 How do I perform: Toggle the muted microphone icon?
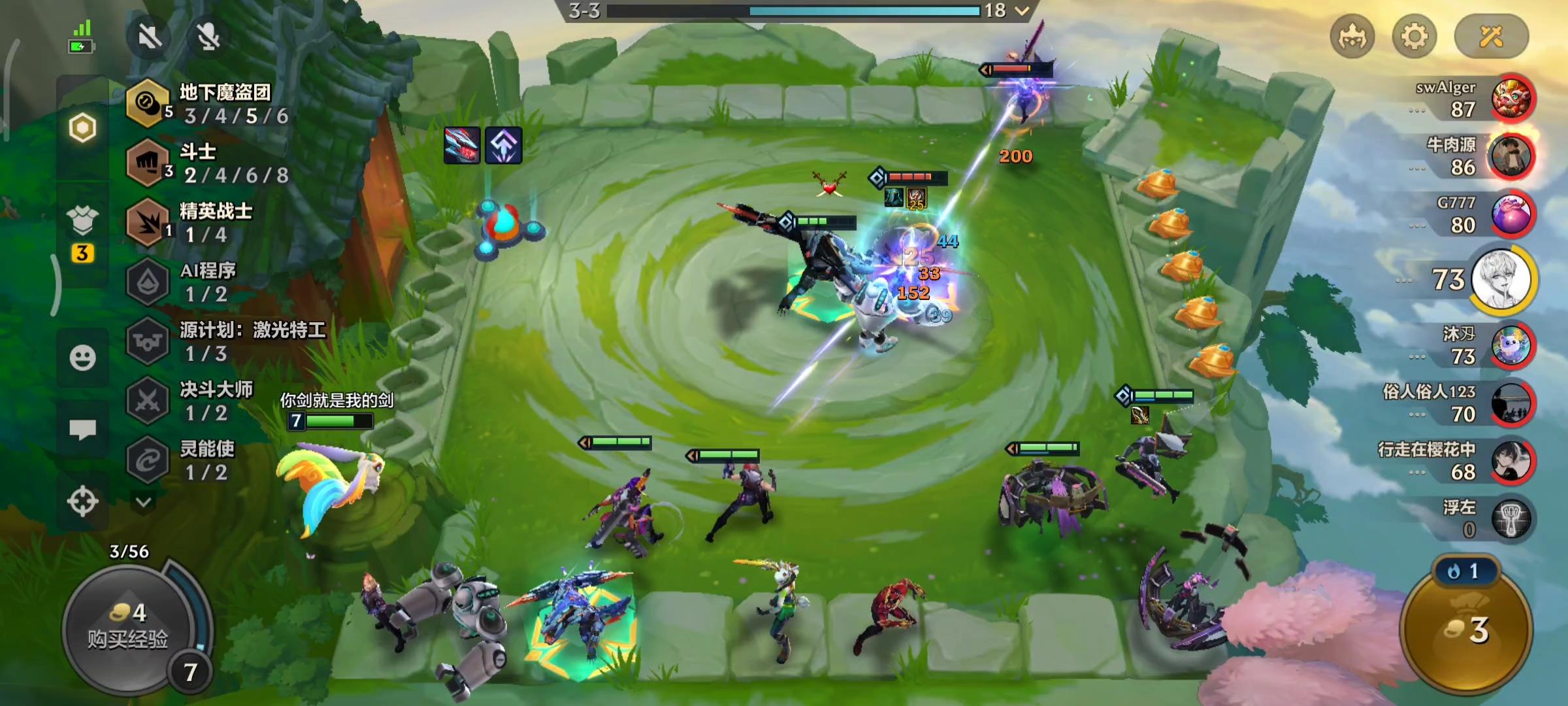[x=208, y=37]
